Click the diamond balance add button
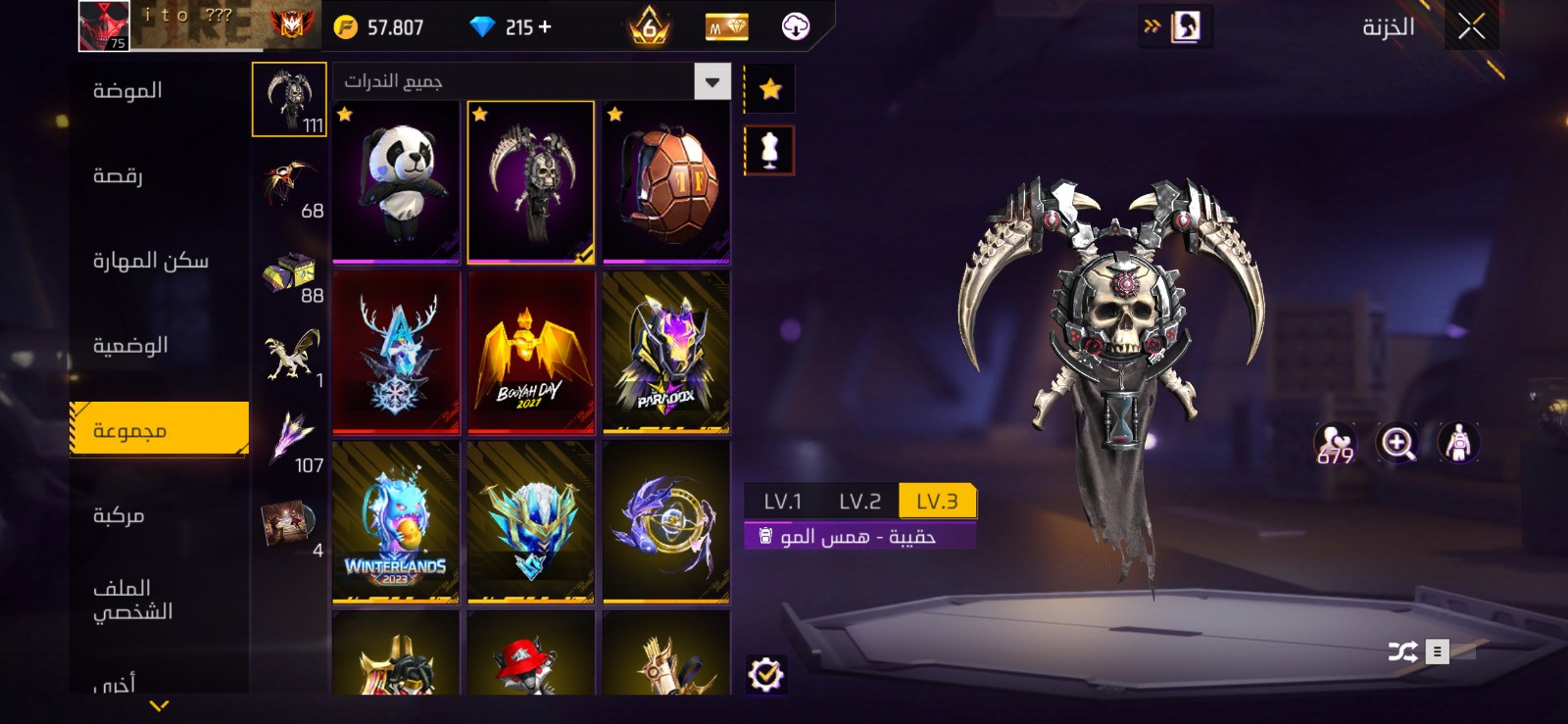Screen dimensions: 1568x724 coord(544,27)
